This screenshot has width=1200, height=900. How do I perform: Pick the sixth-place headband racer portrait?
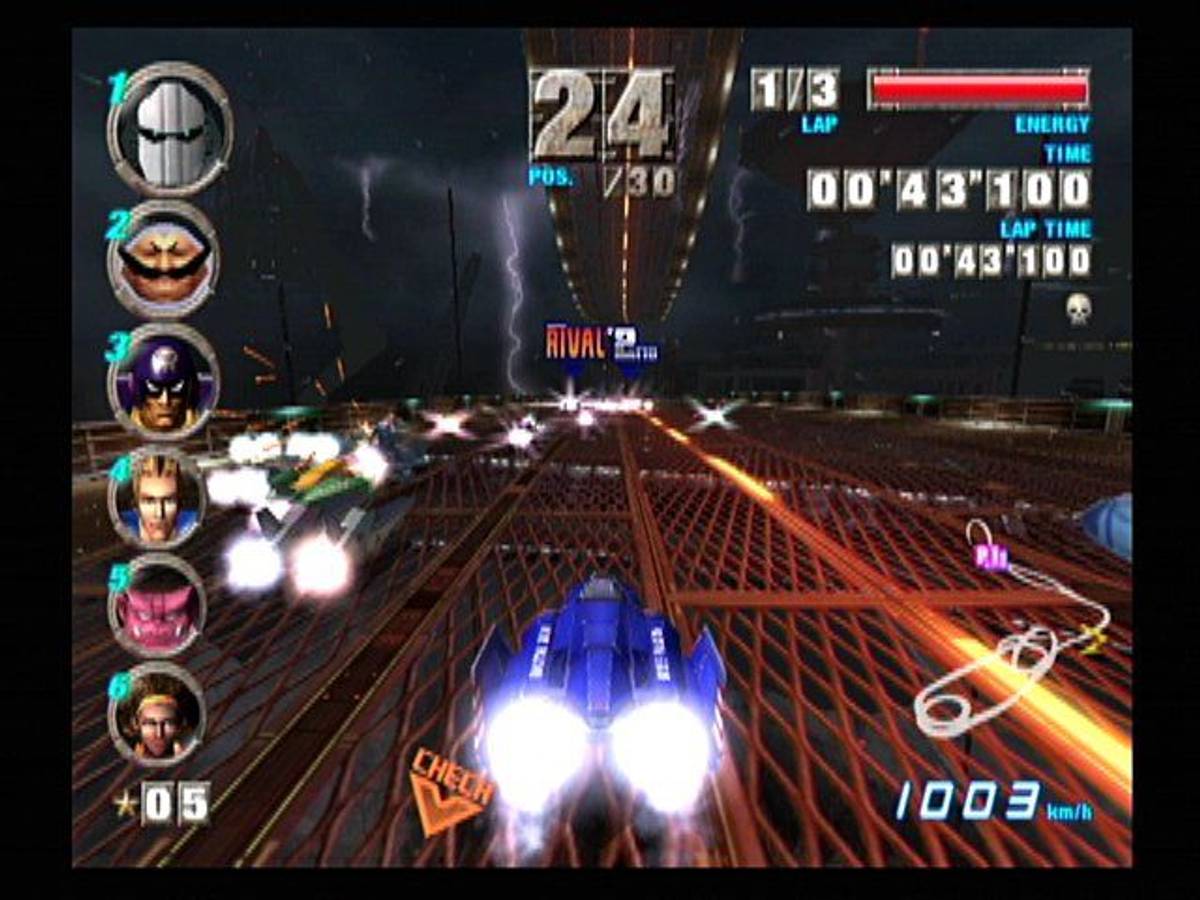click(x=157, y=714)
